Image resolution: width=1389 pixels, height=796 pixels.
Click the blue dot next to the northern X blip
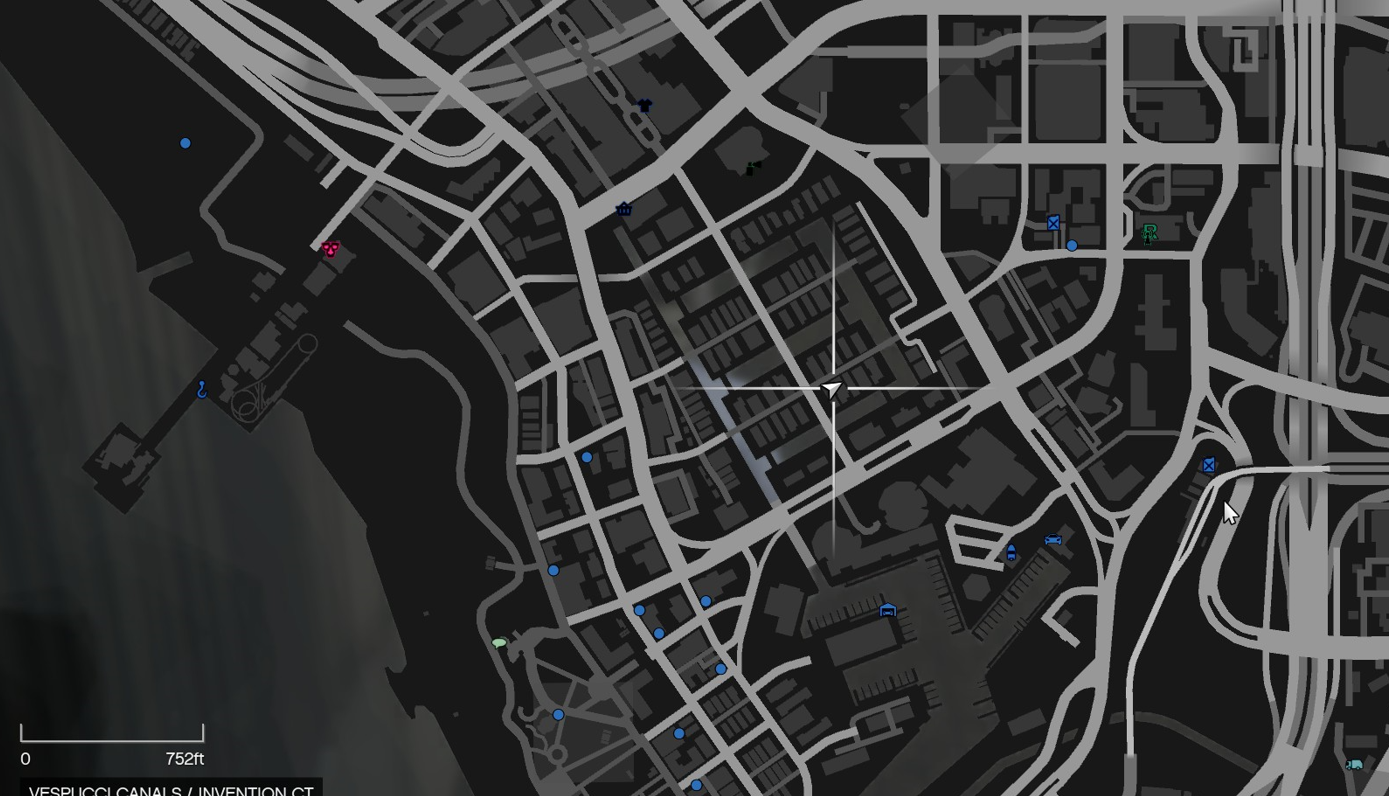pos(1072,243)
